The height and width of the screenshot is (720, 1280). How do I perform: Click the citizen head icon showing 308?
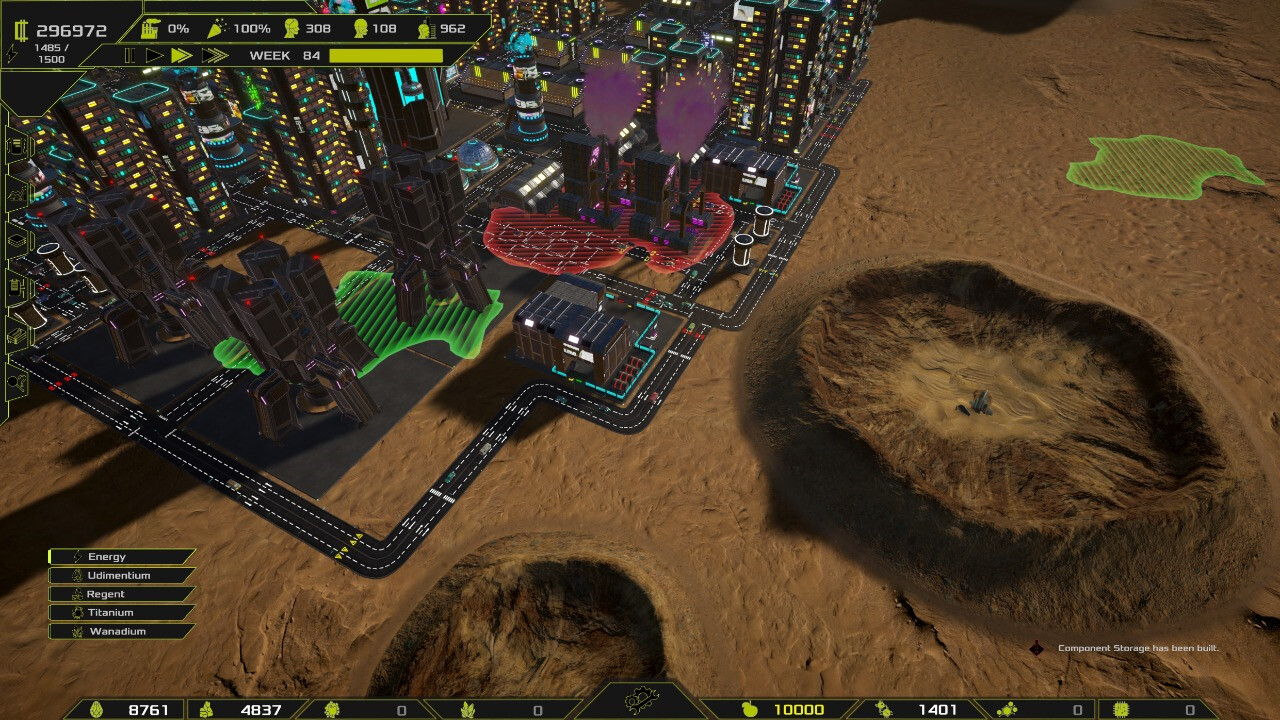291,28
